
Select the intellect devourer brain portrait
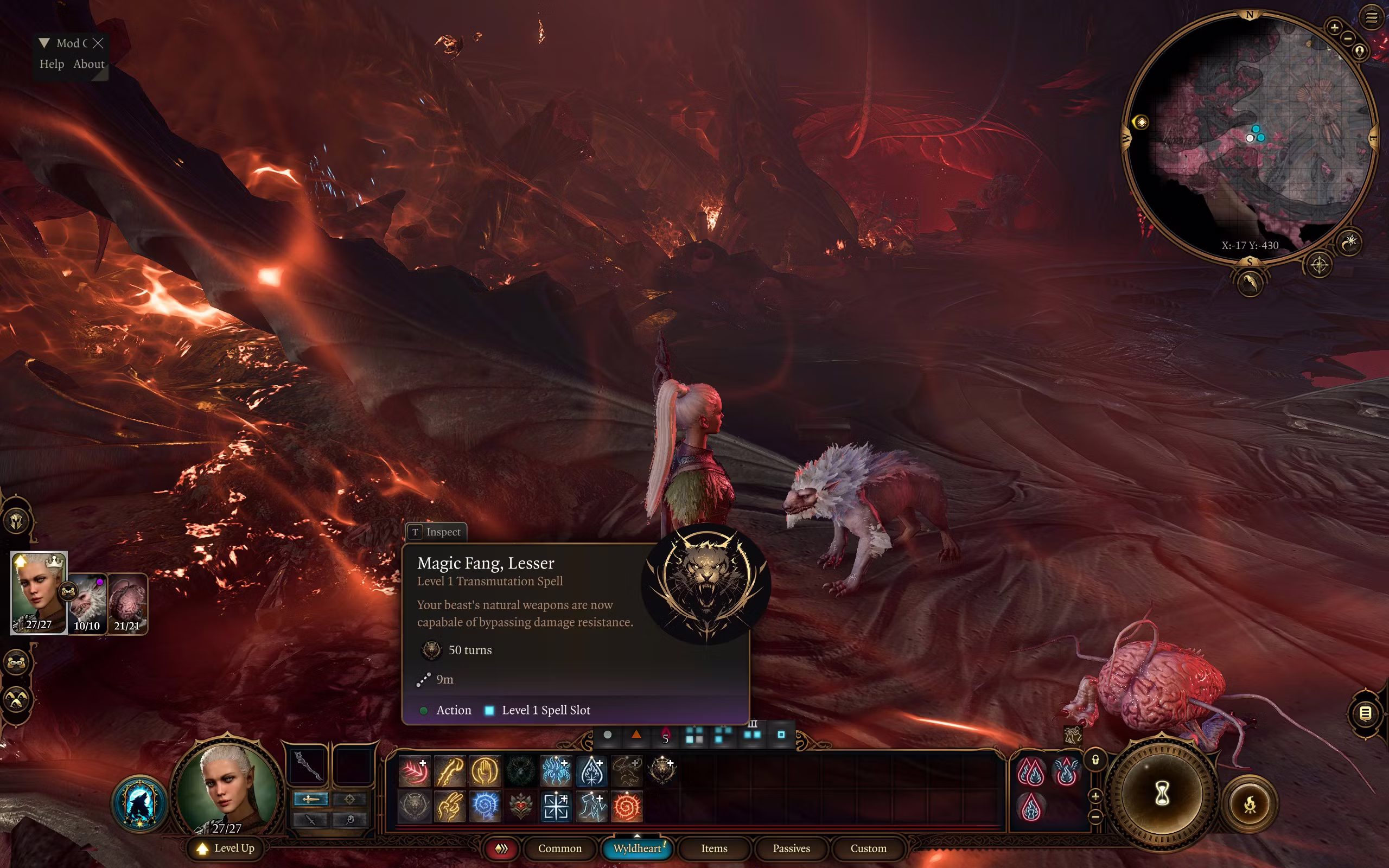point(128,603)
